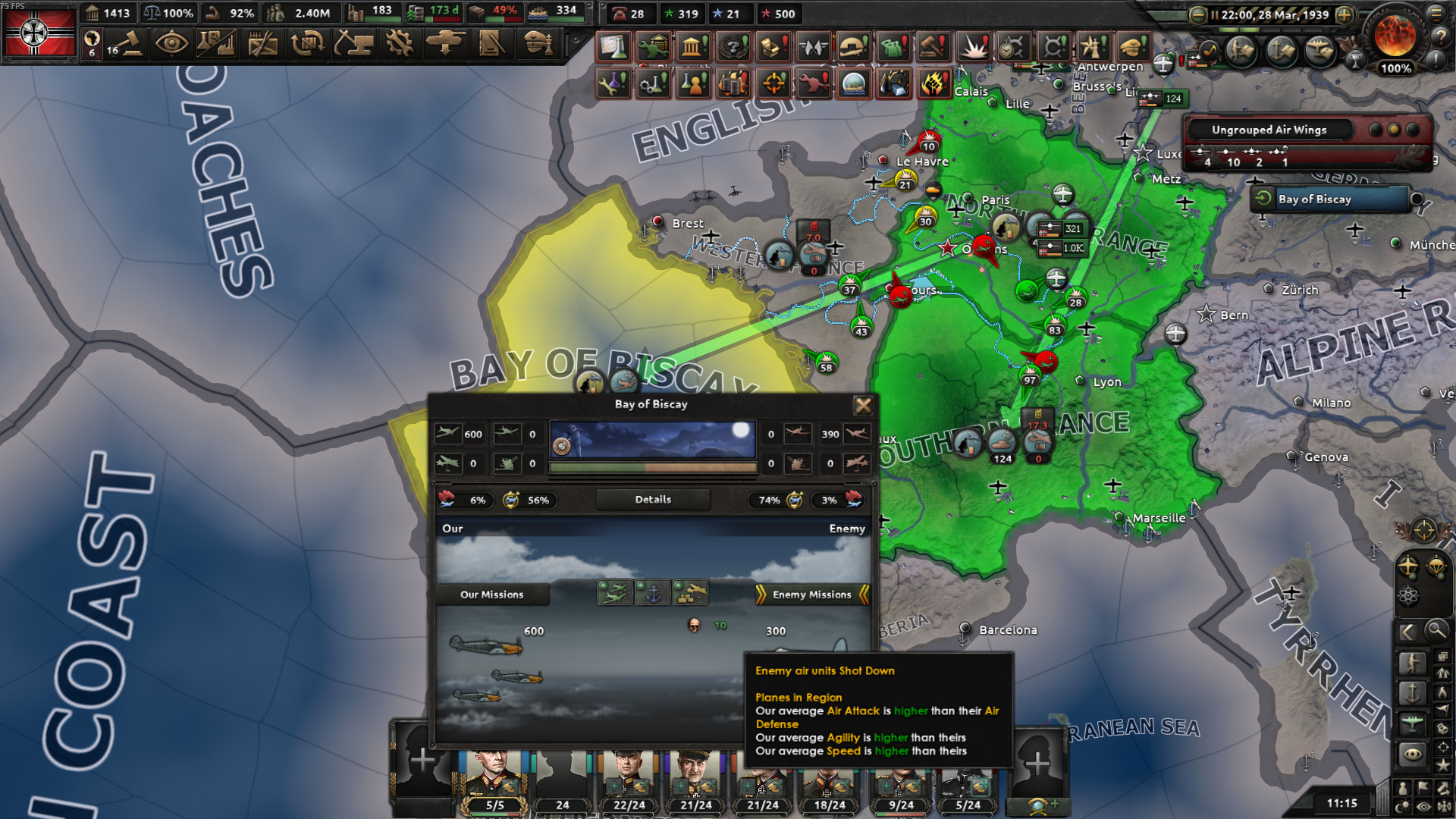Open the decisions gavel icon with alert
Viewport: 1456px width, 819px height.
coord(934,46)
